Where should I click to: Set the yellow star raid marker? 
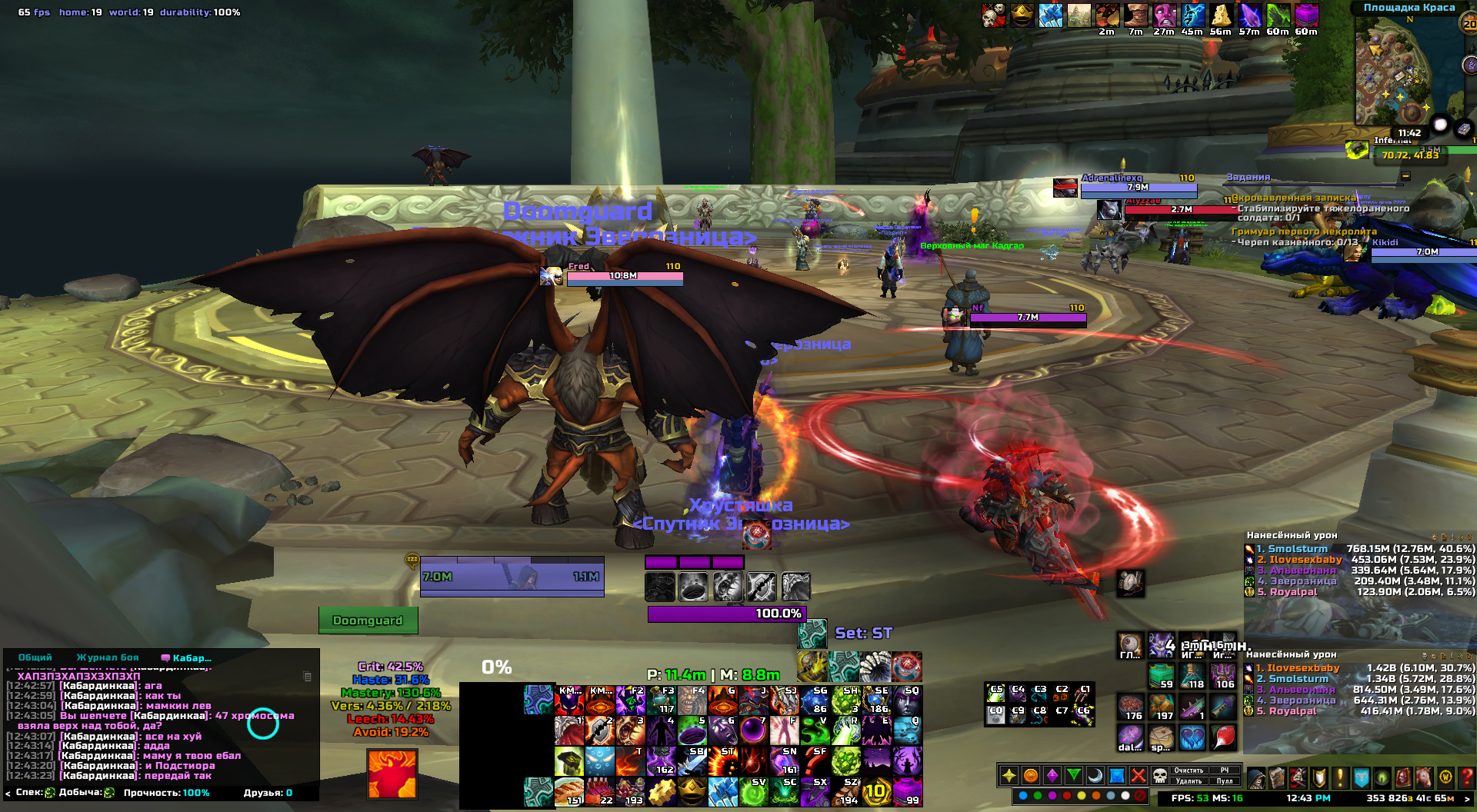(1009, 776)
